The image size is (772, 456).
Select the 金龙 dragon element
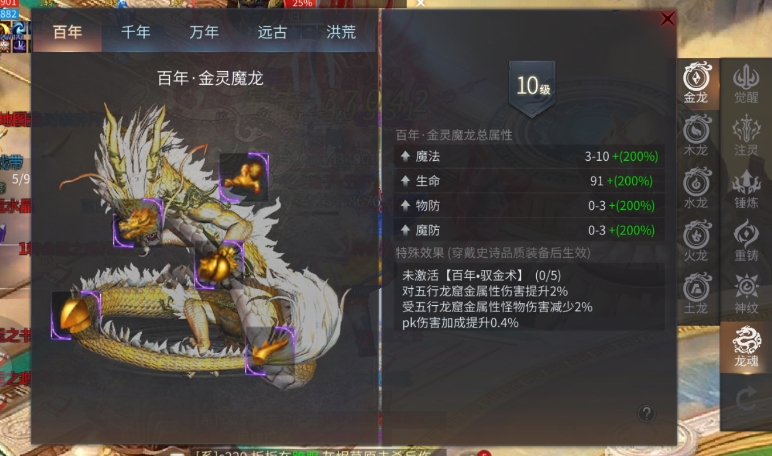(x=695, y=82)
